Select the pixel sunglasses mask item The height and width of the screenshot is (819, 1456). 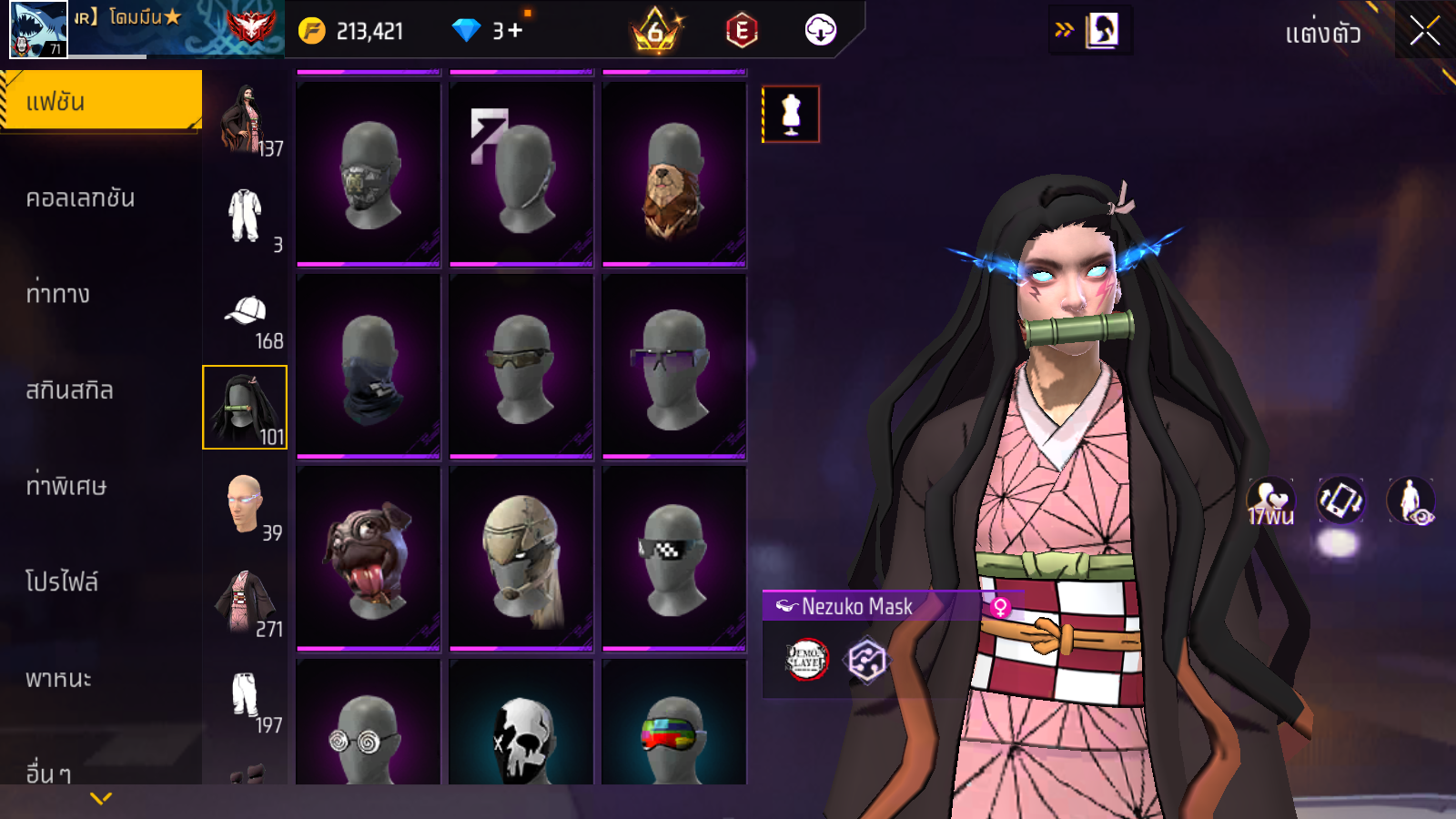[x=674, y=559]
